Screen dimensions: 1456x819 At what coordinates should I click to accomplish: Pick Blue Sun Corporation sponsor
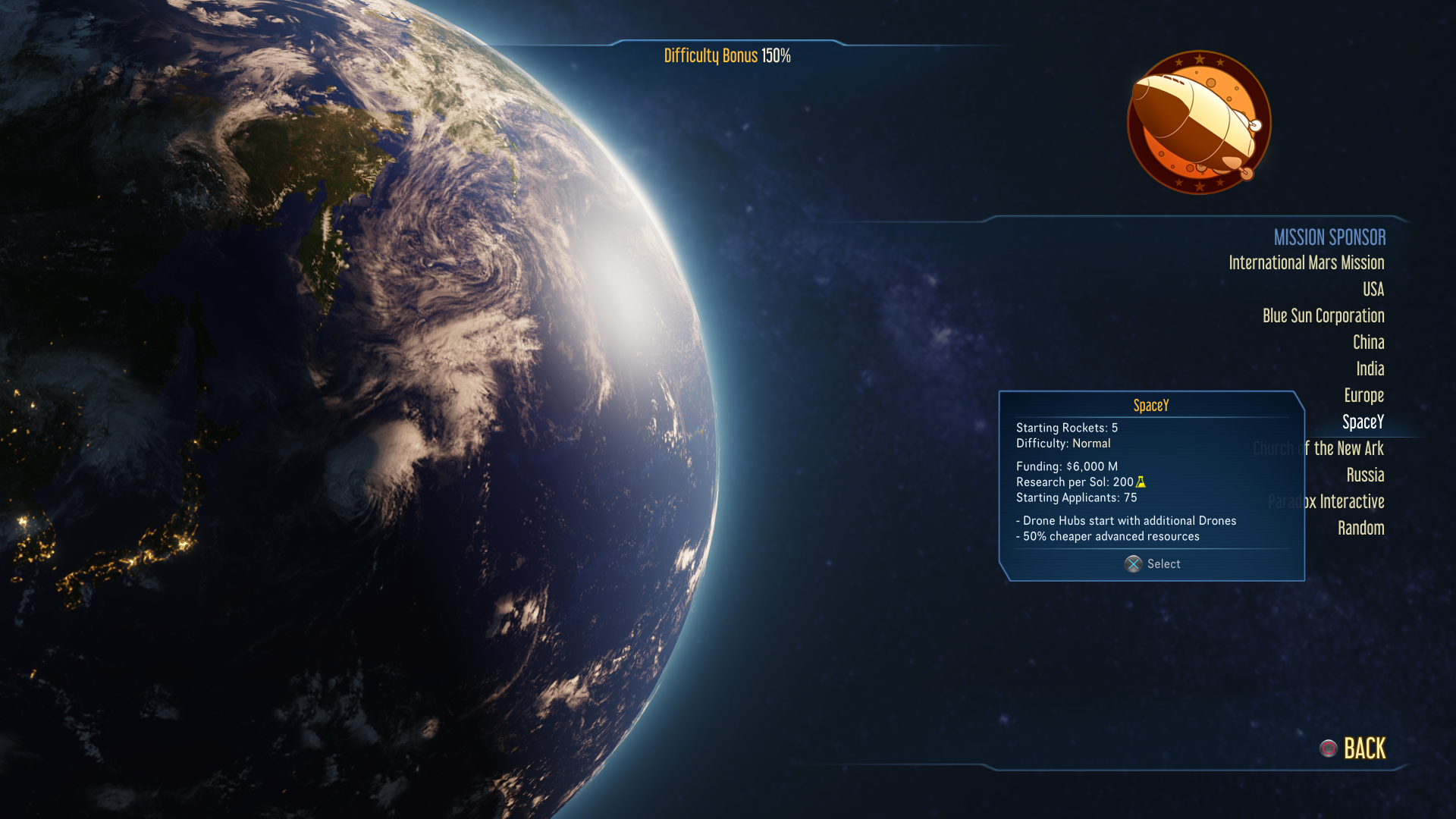(x=1323, y=316)
